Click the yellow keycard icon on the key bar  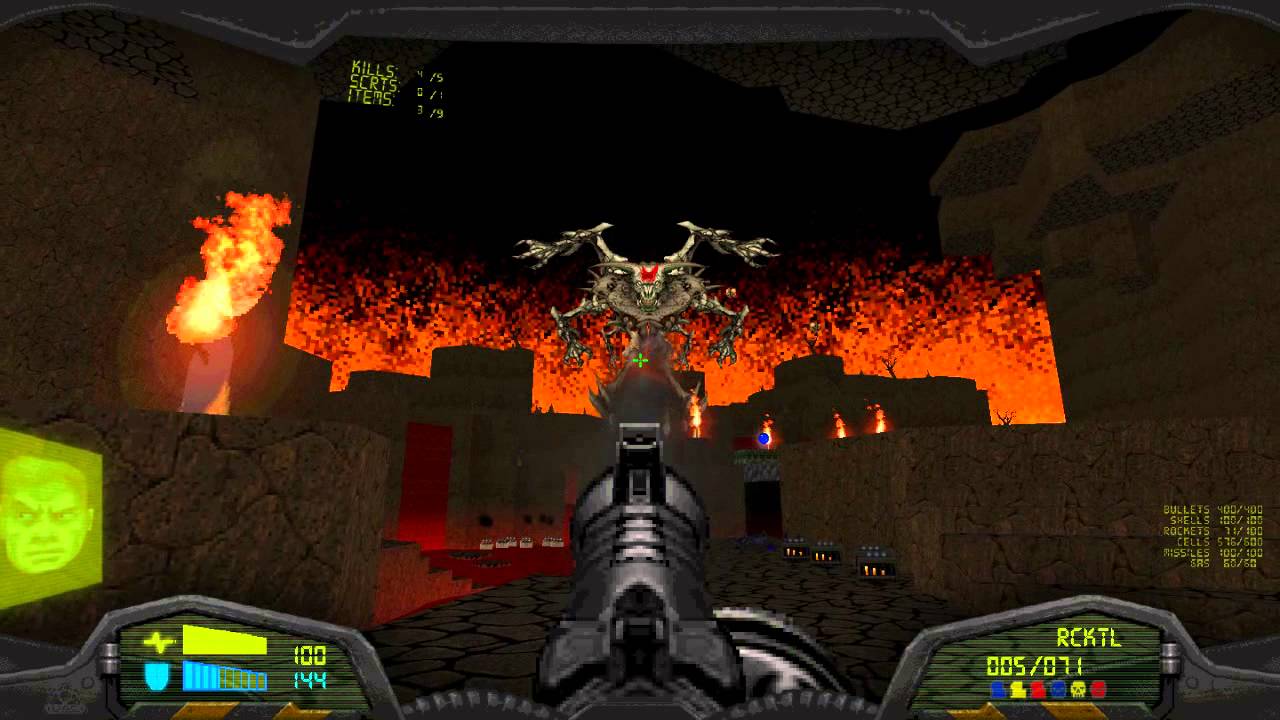[1017, 689]
